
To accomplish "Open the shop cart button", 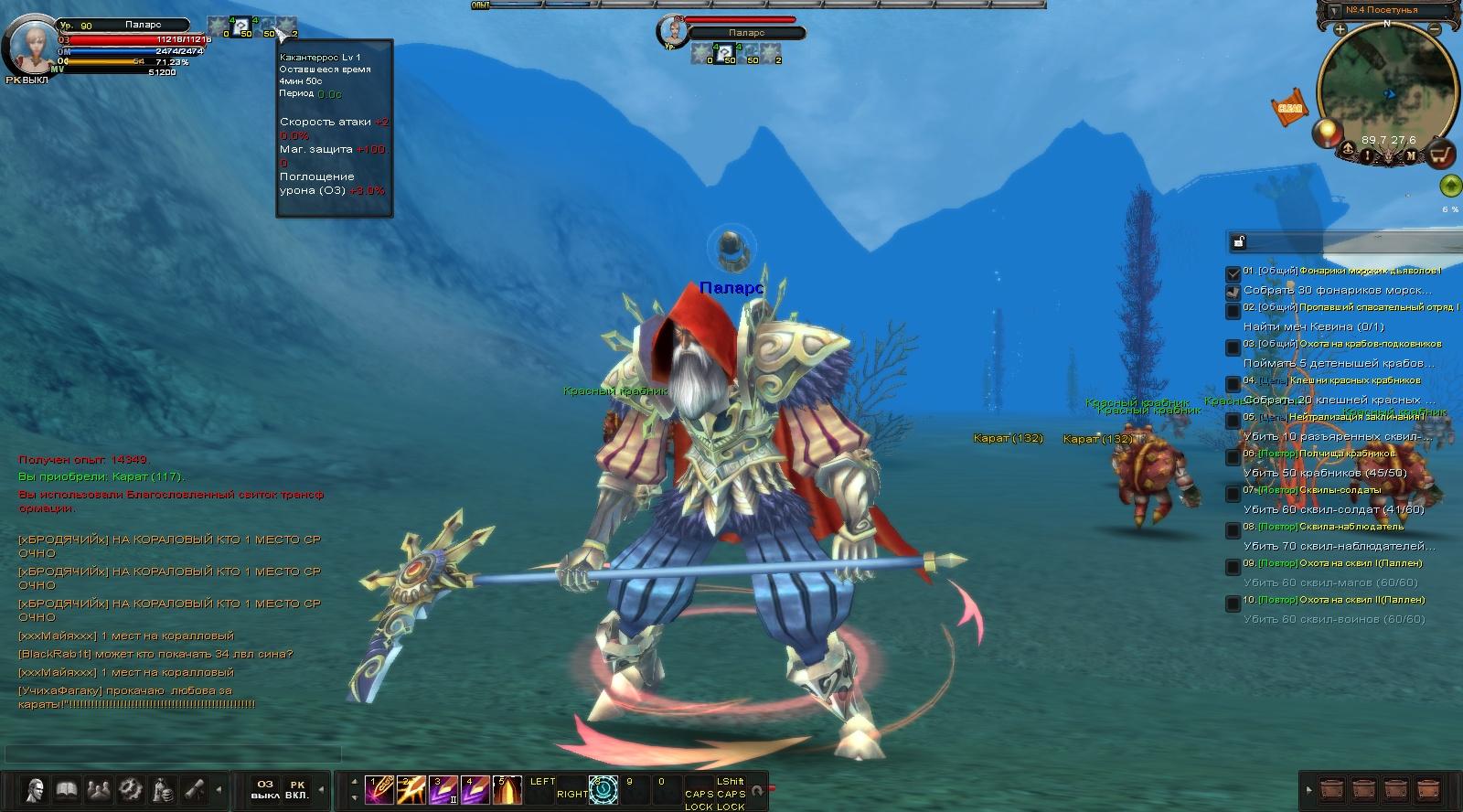I will coord(1442,155).
